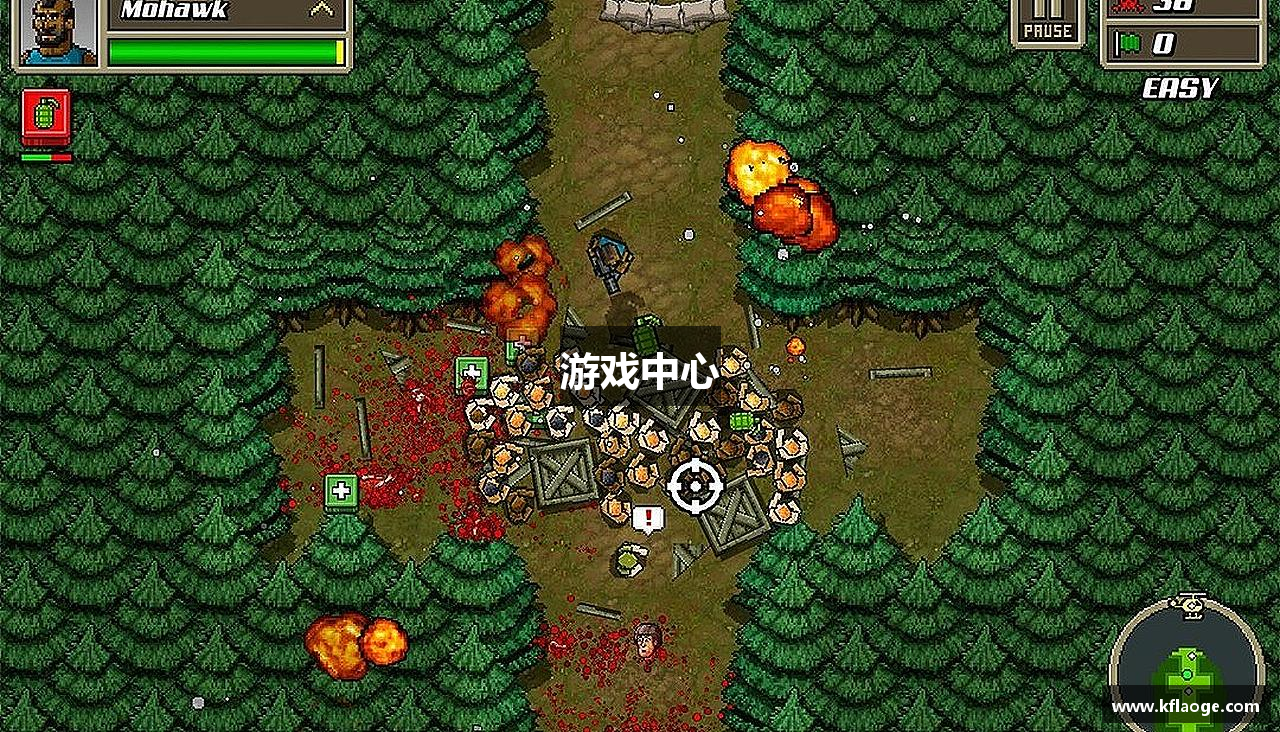Click the green medkit crate near the explosion
The width and height of the screenshot is (1280, 732).
click(471, 376)
